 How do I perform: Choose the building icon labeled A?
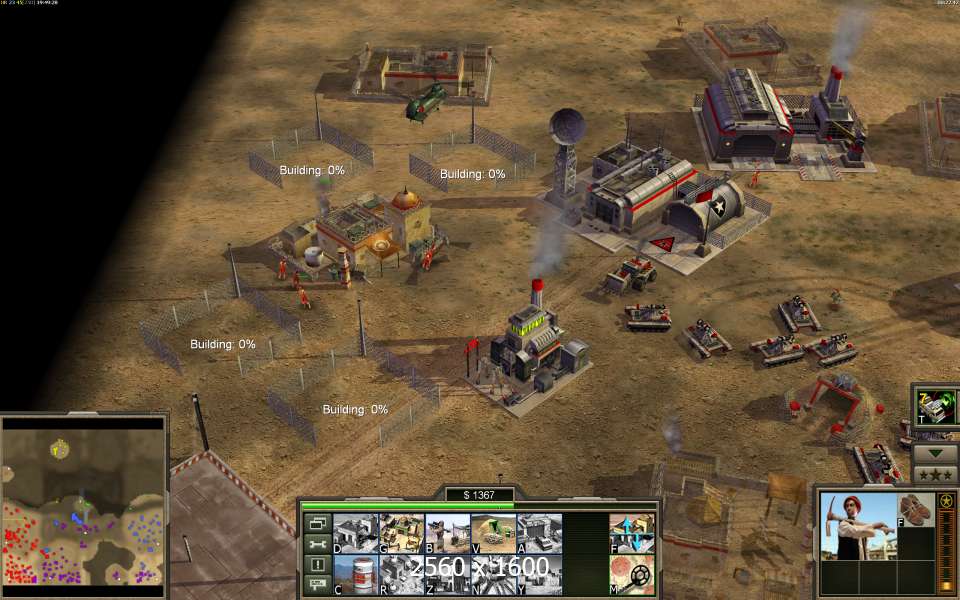coord(539,534)
